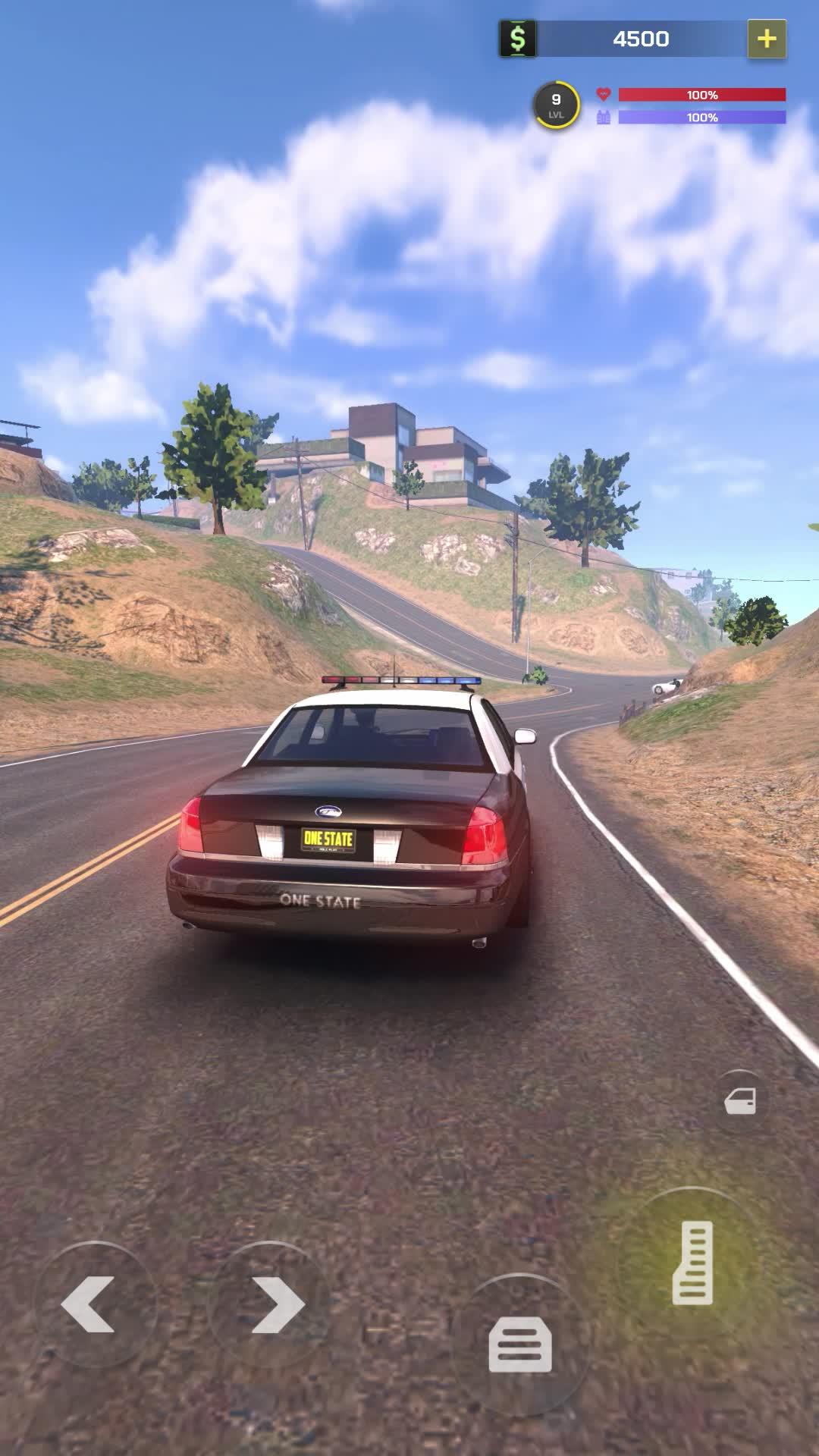Steer left with the left arrow
The image size is (819, 1456).
click(x=89, y=1304)
